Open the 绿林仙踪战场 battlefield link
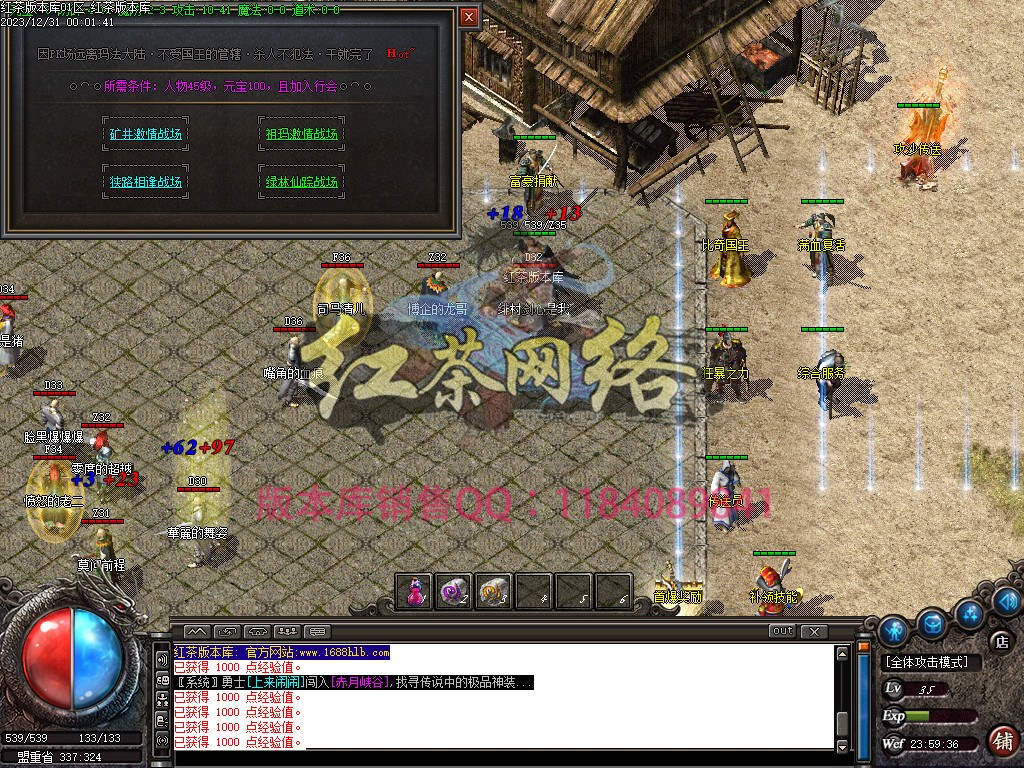 301,182
